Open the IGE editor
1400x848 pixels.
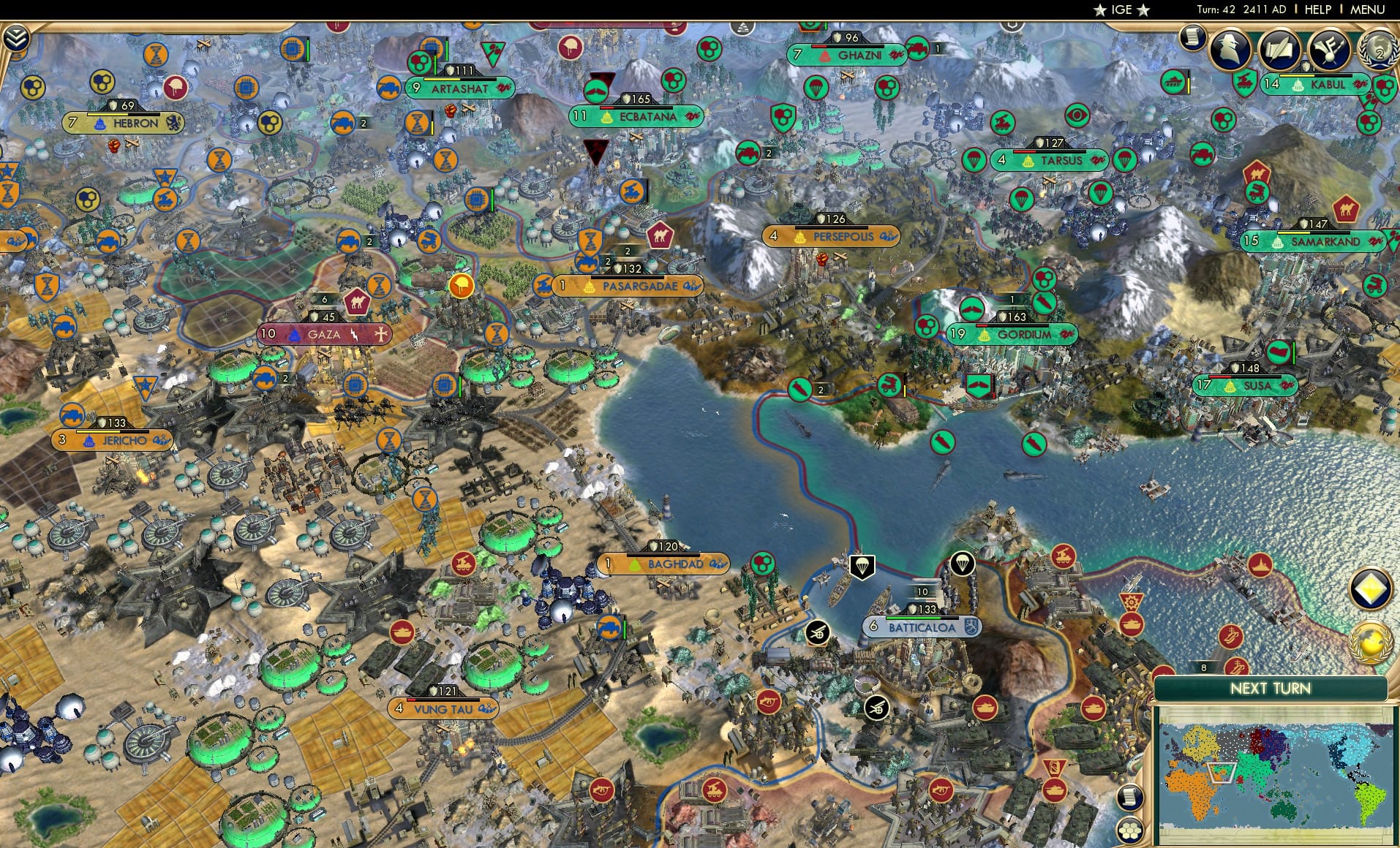1121,10
